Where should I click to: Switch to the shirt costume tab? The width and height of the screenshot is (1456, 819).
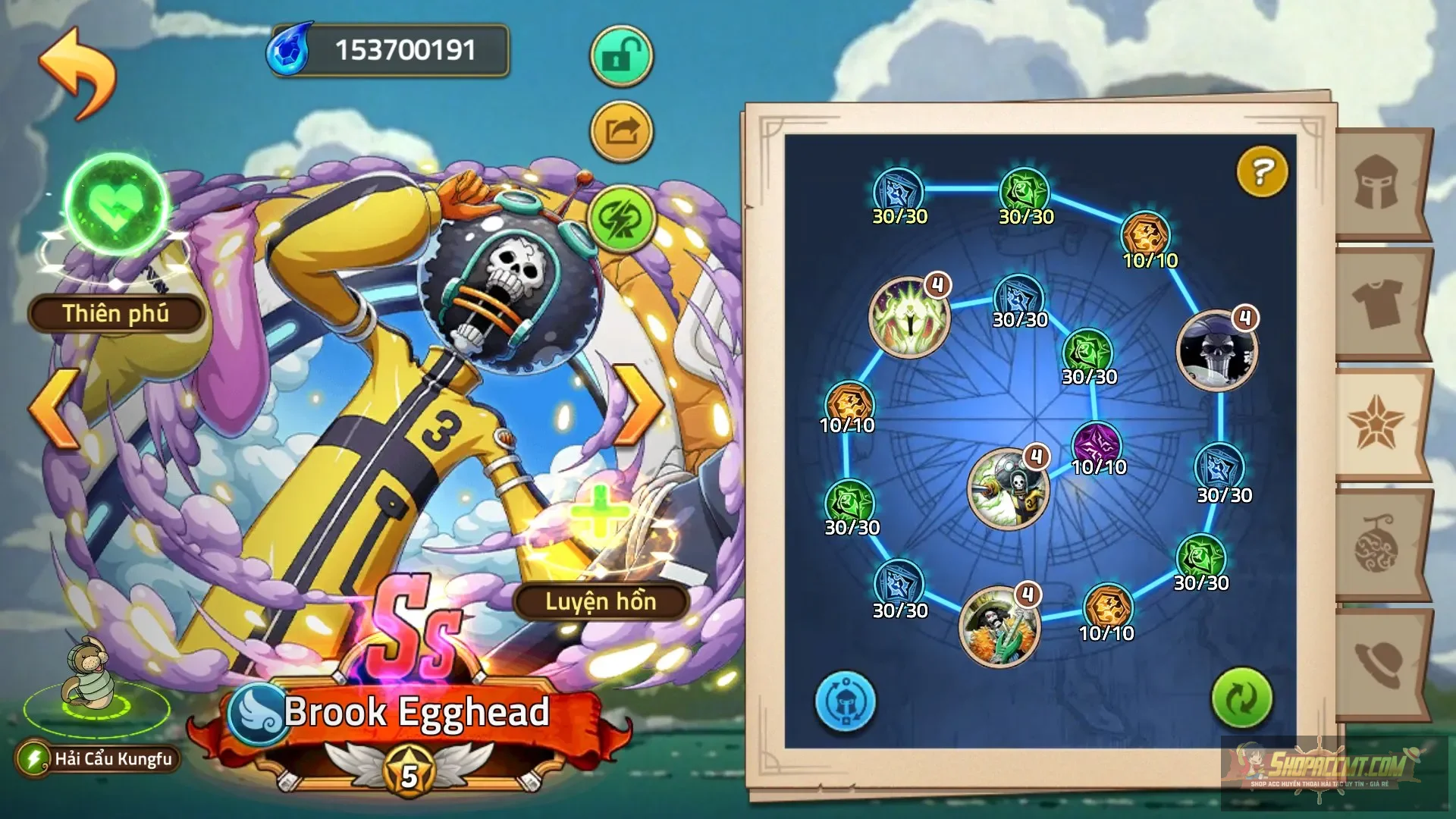pos(1377,303)
